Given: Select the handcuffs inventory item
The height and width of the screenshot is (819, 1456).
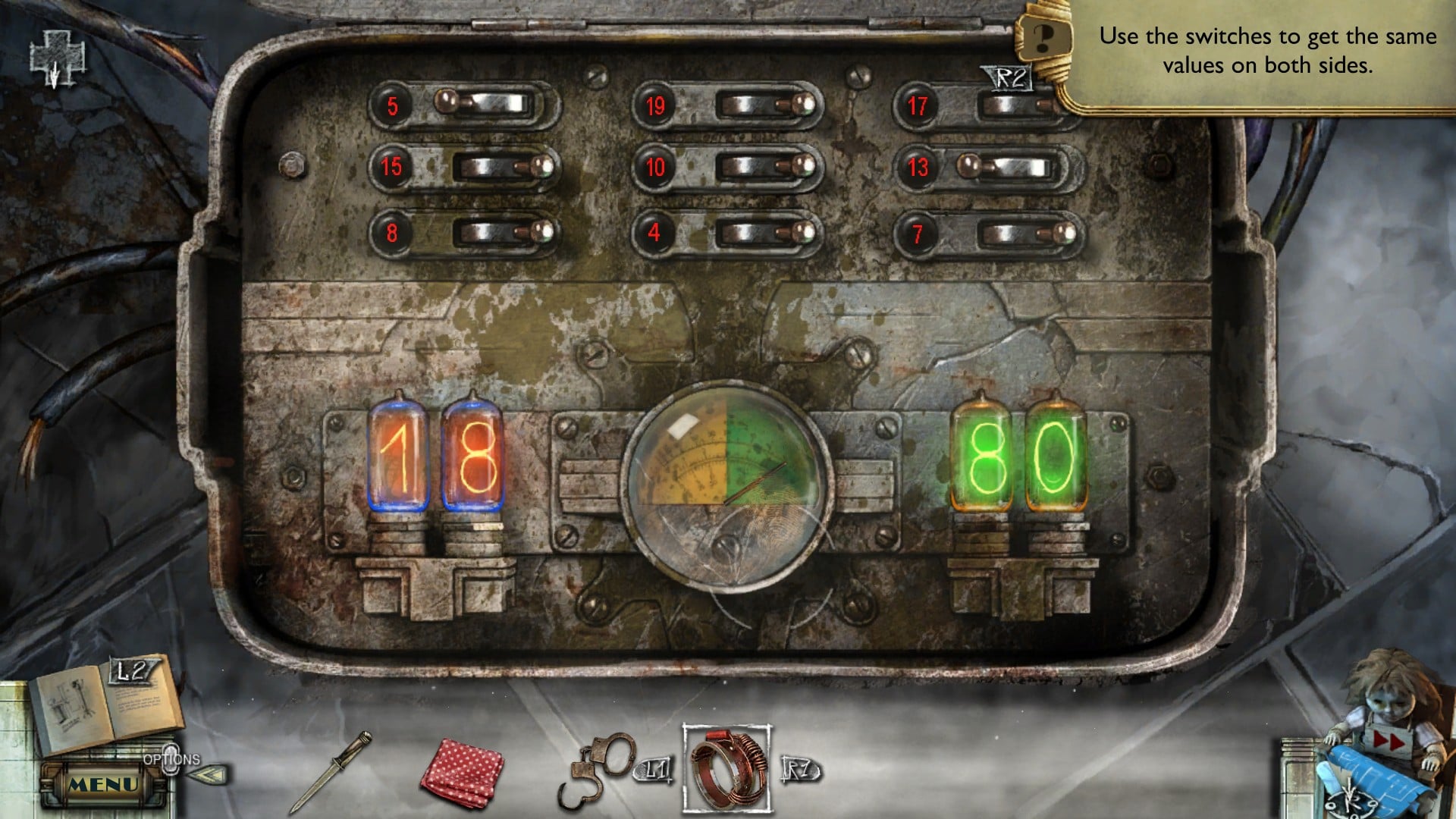Looking at the screenshot, I should (x=595, y=767).
